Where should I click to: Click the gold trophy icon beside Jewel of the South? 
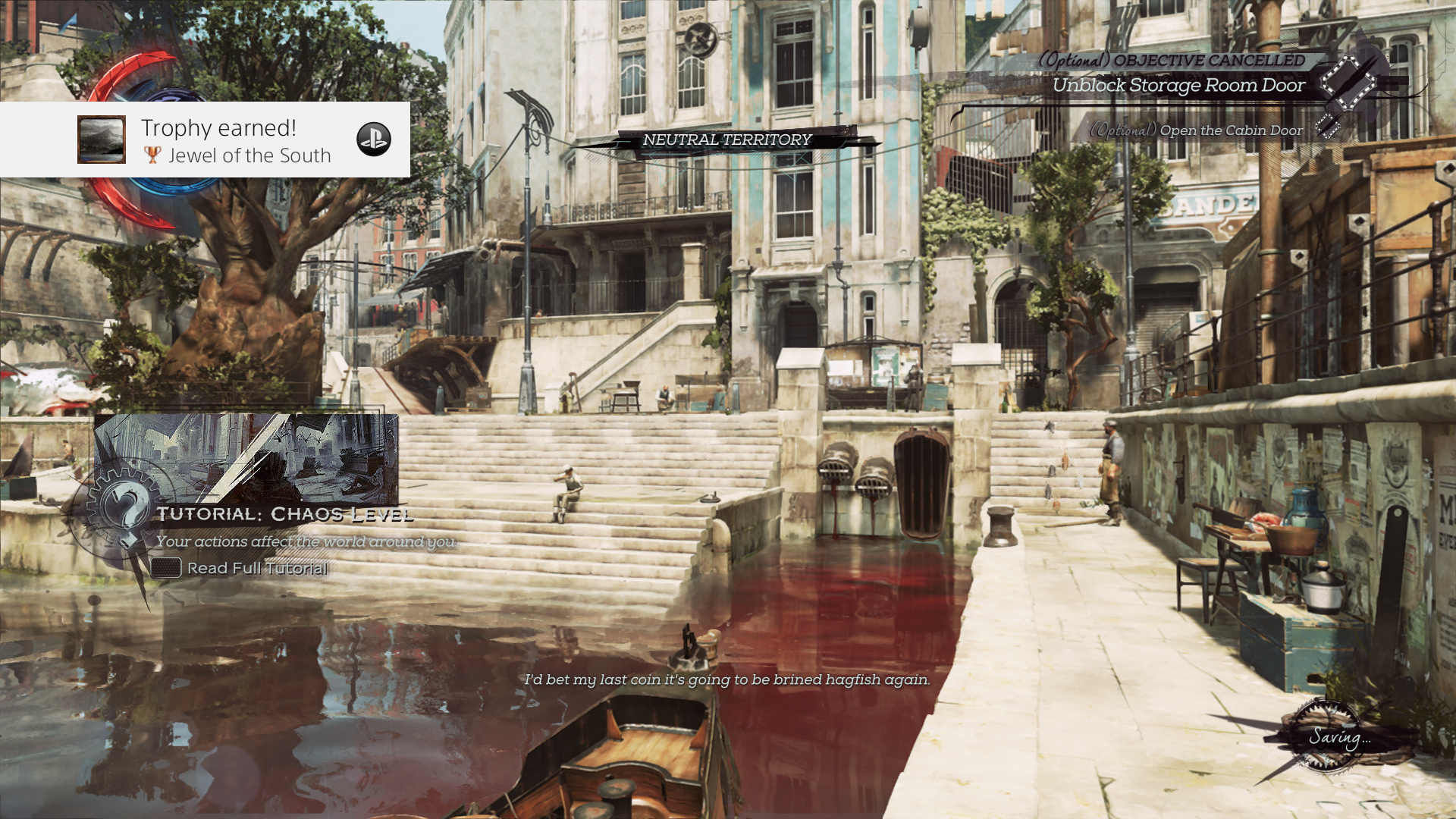[x=154, y=155]
